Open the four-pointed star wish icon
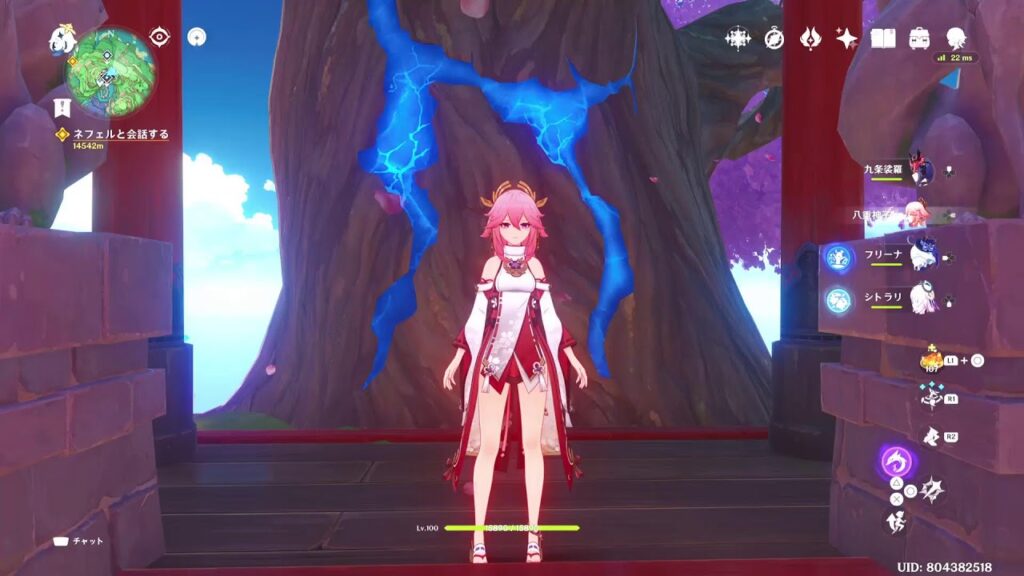 [846, 38]
